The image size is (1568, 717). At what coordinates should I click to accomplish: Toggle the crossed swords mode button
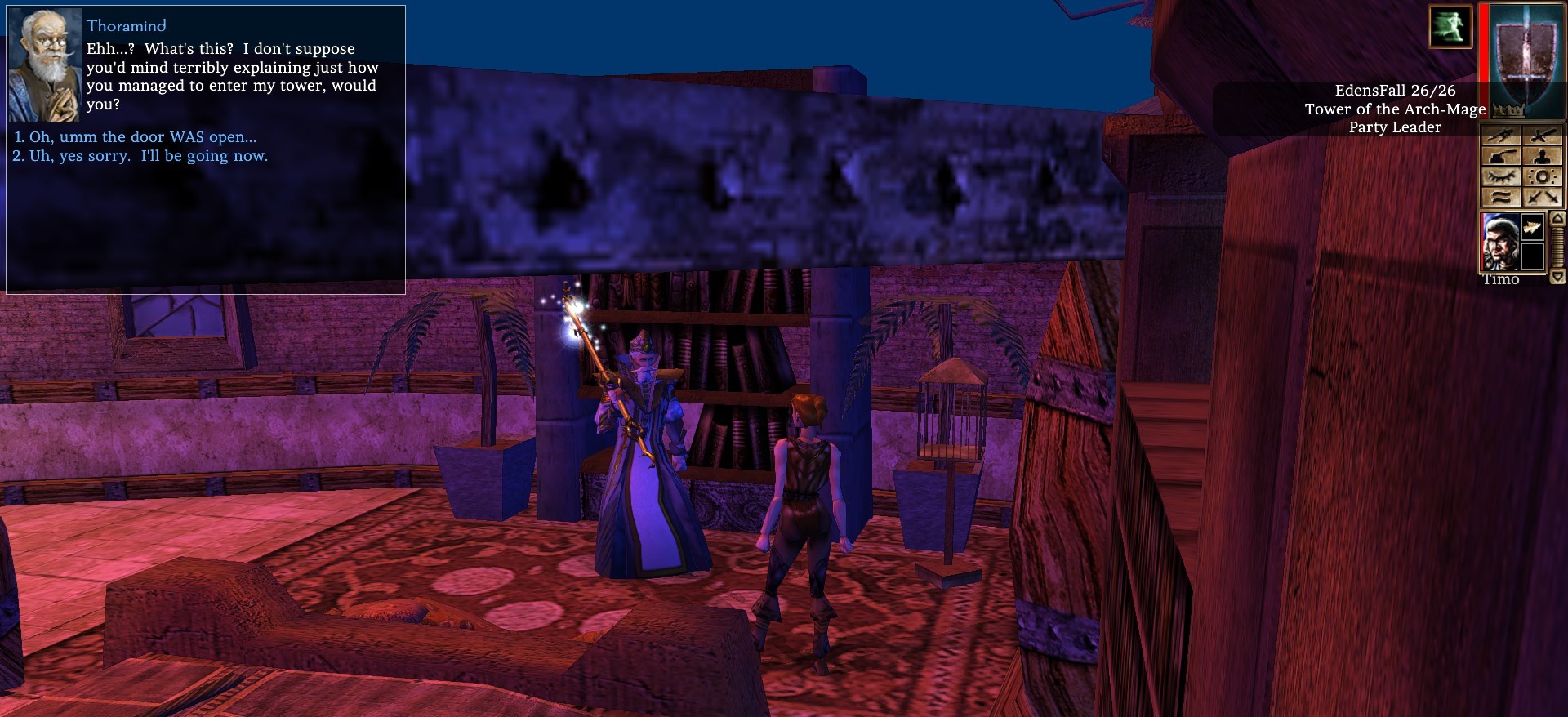1543,197
